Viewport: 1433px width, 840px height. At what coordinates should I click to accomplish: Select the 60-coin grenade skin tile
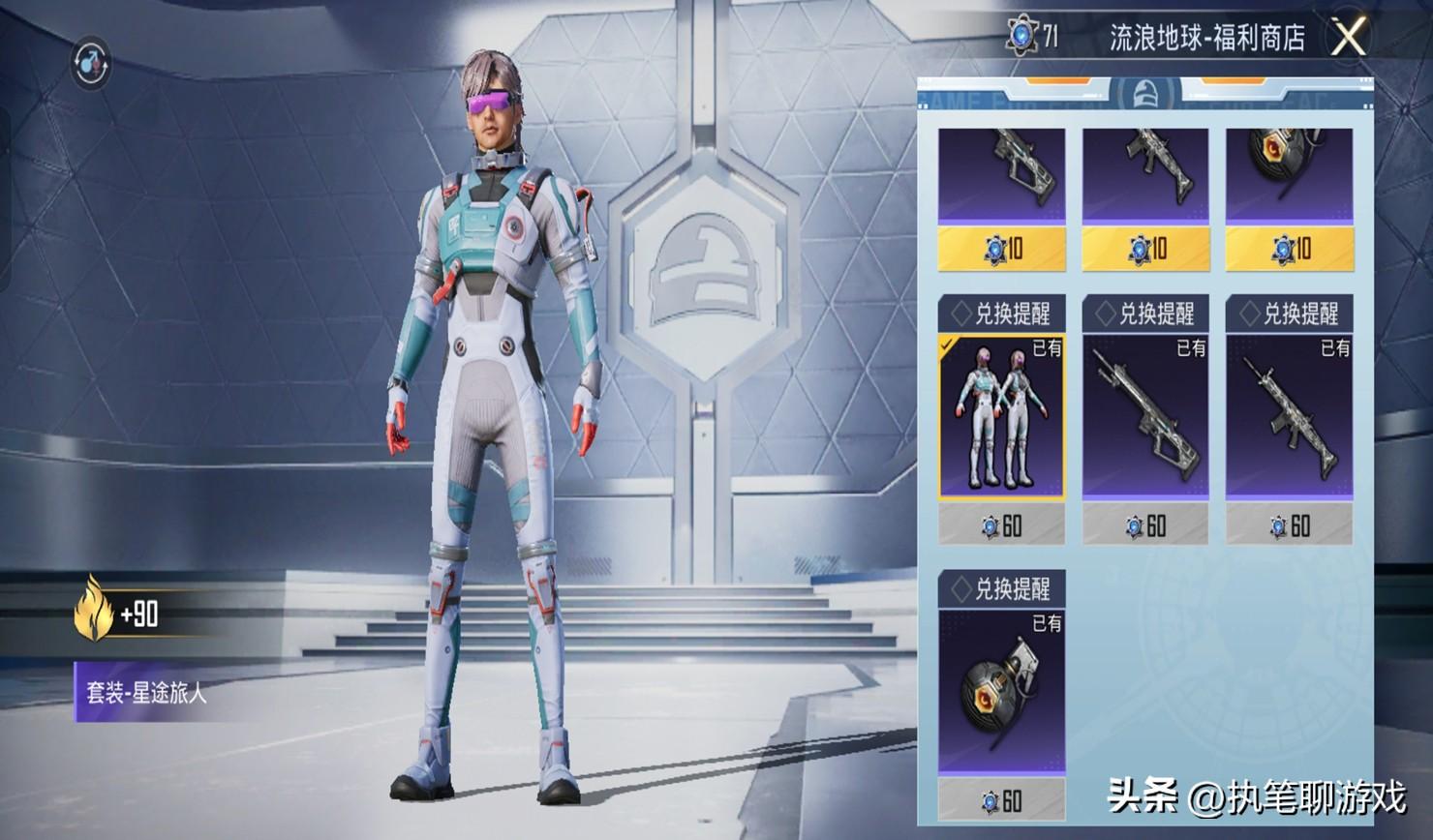coord(1001,691)
